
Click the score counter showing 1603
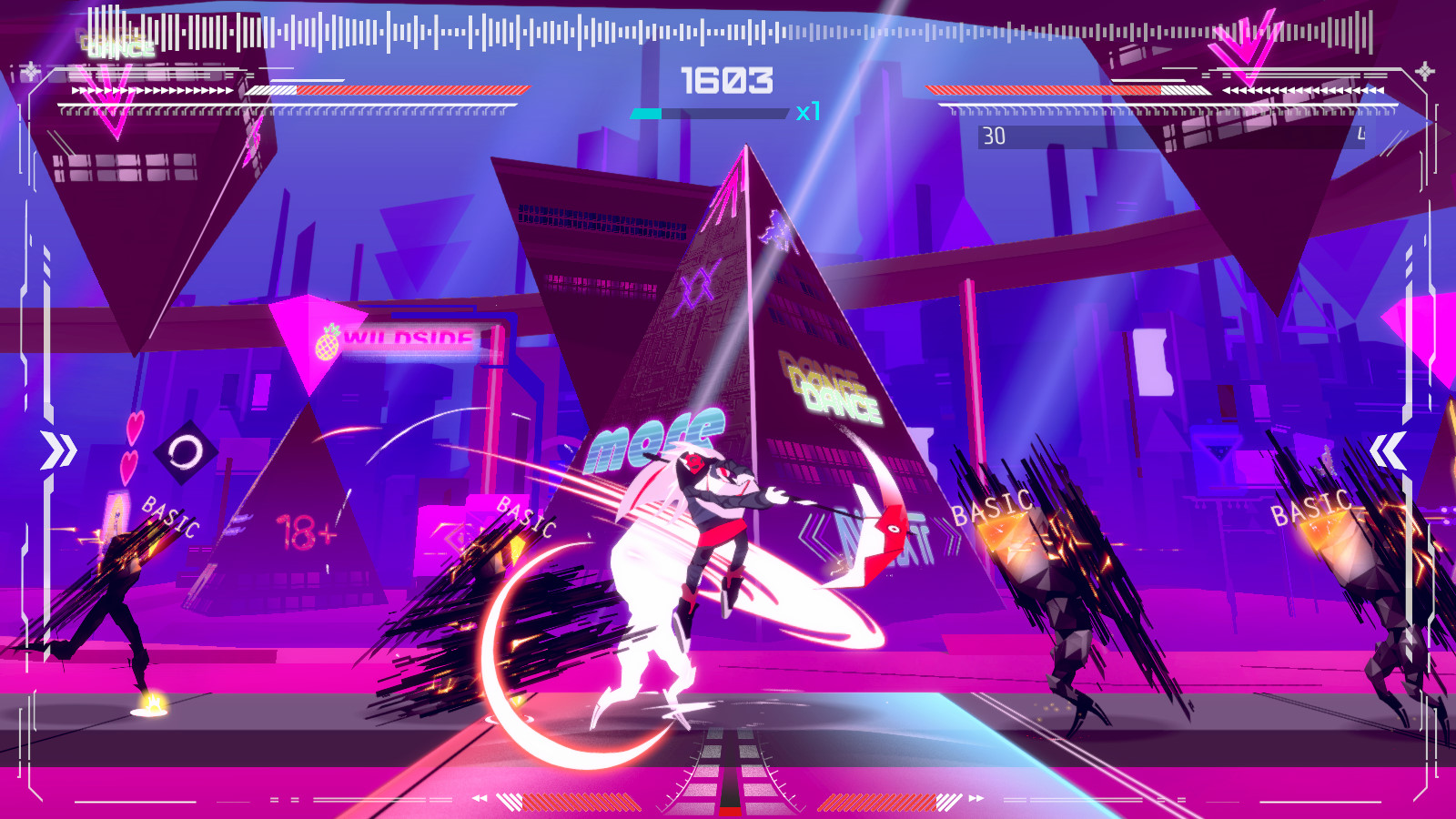[x=728, y=81]
